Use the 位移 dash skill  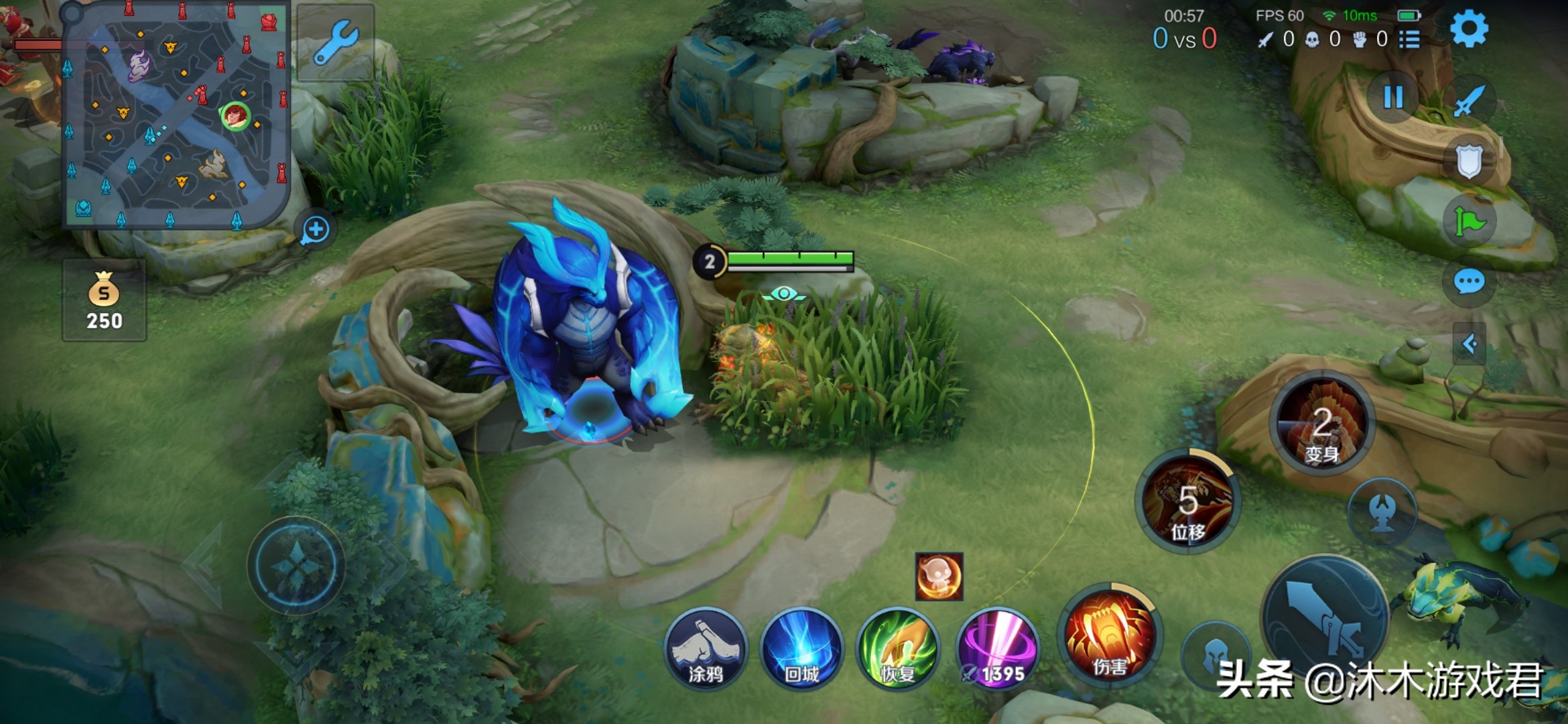1188,501
